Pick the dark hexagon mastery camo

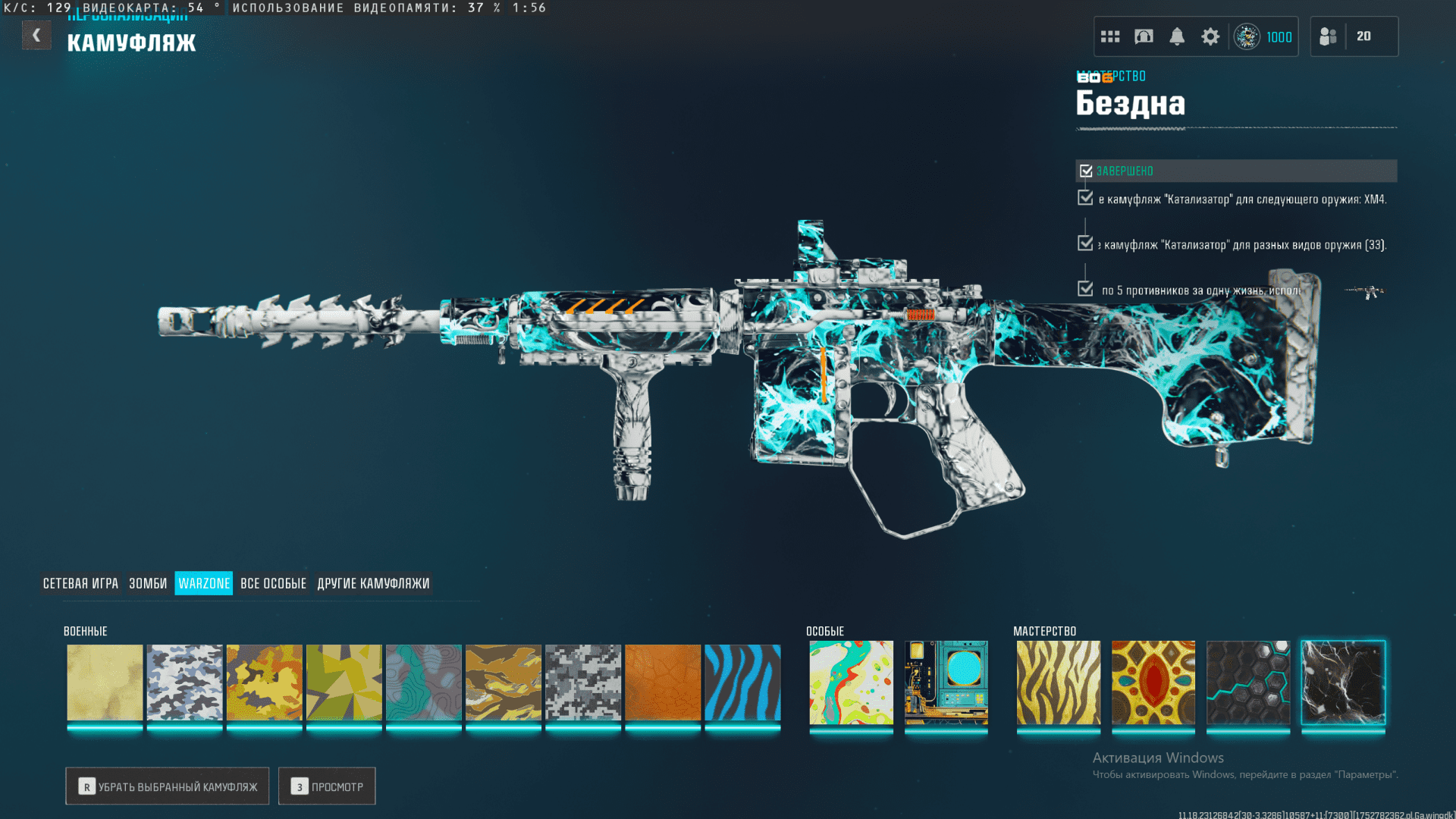click(1248, 682)
